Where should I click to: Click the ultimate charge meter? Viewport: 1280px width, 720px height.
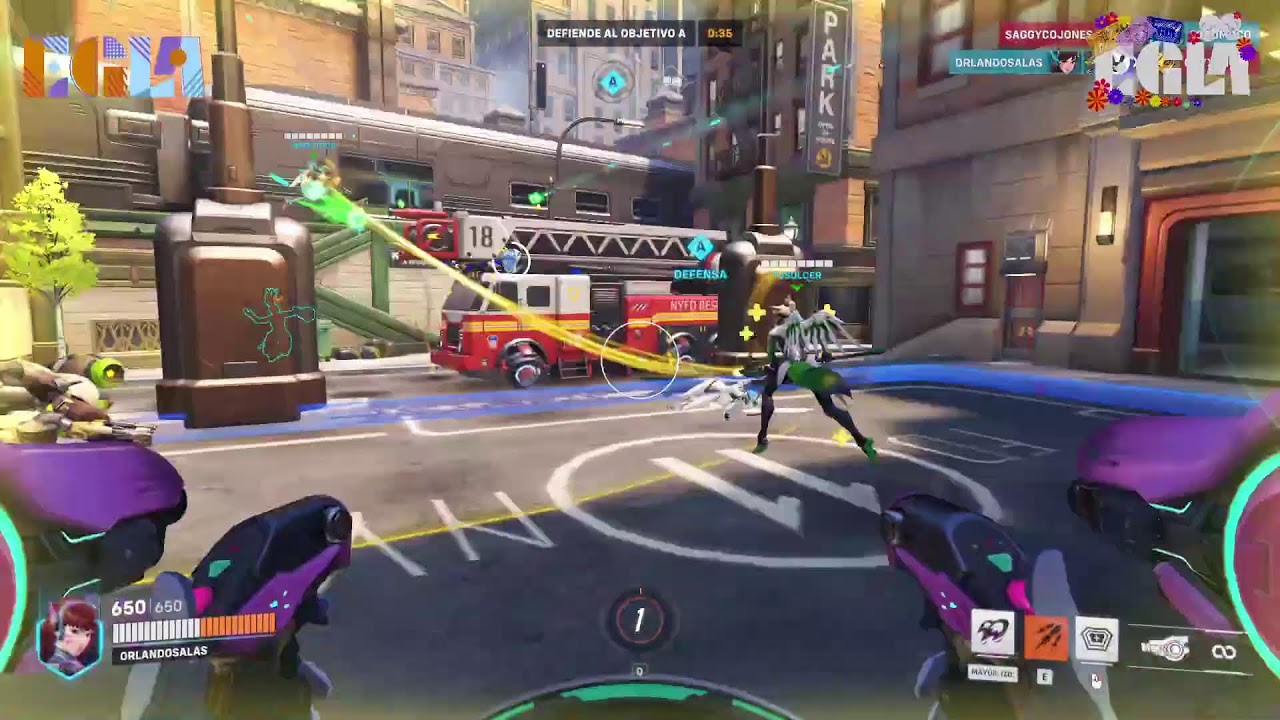pos(640,620)
